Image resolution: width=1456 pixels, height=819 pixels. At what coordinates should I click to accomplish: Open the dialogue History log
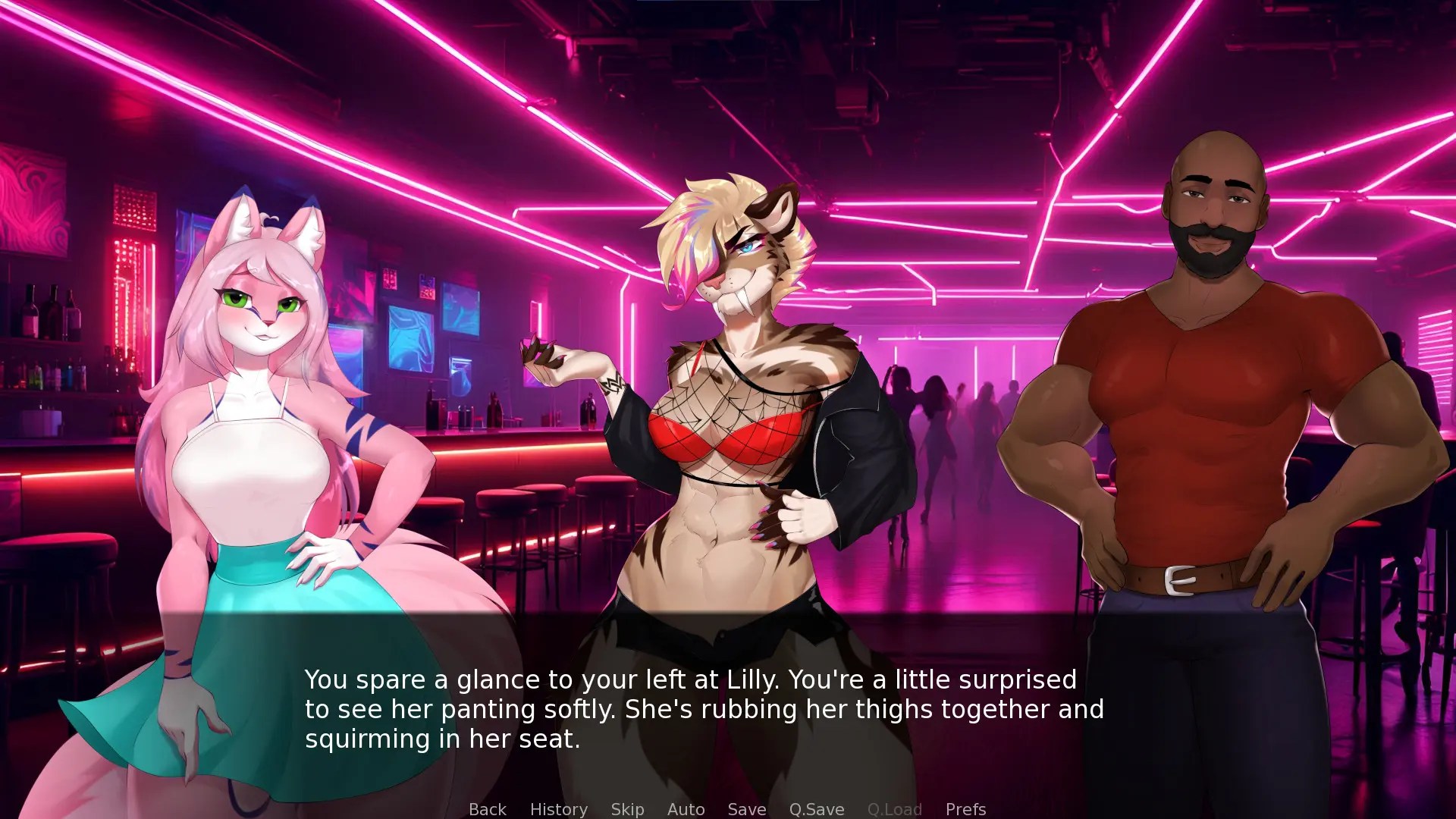pyautogui.click(x=558, y=809)
